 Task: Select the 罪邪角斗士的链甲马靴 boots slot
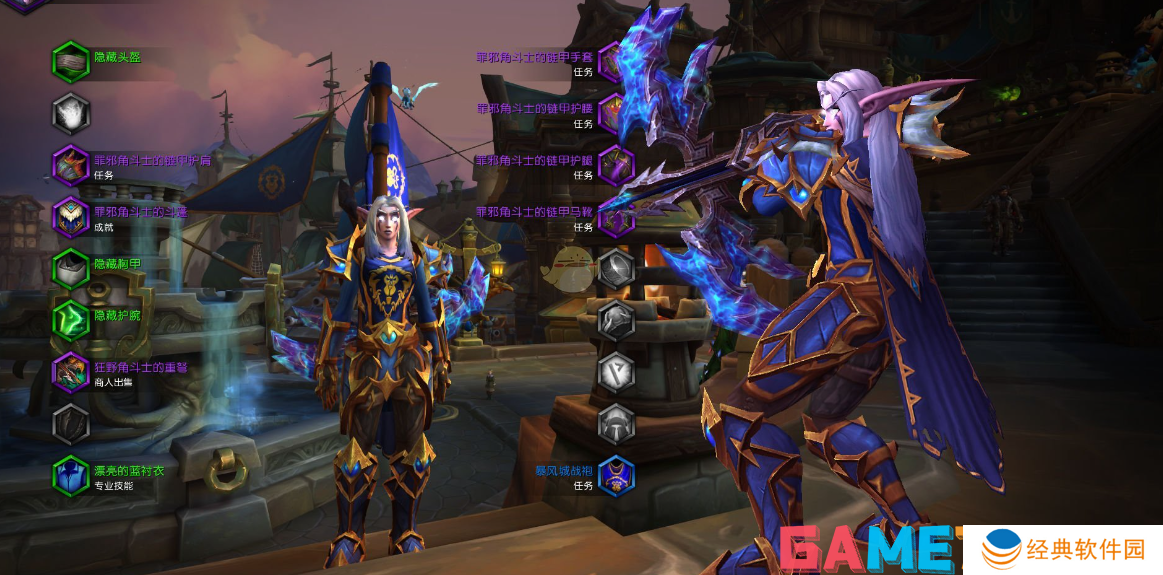coord(616,217)
